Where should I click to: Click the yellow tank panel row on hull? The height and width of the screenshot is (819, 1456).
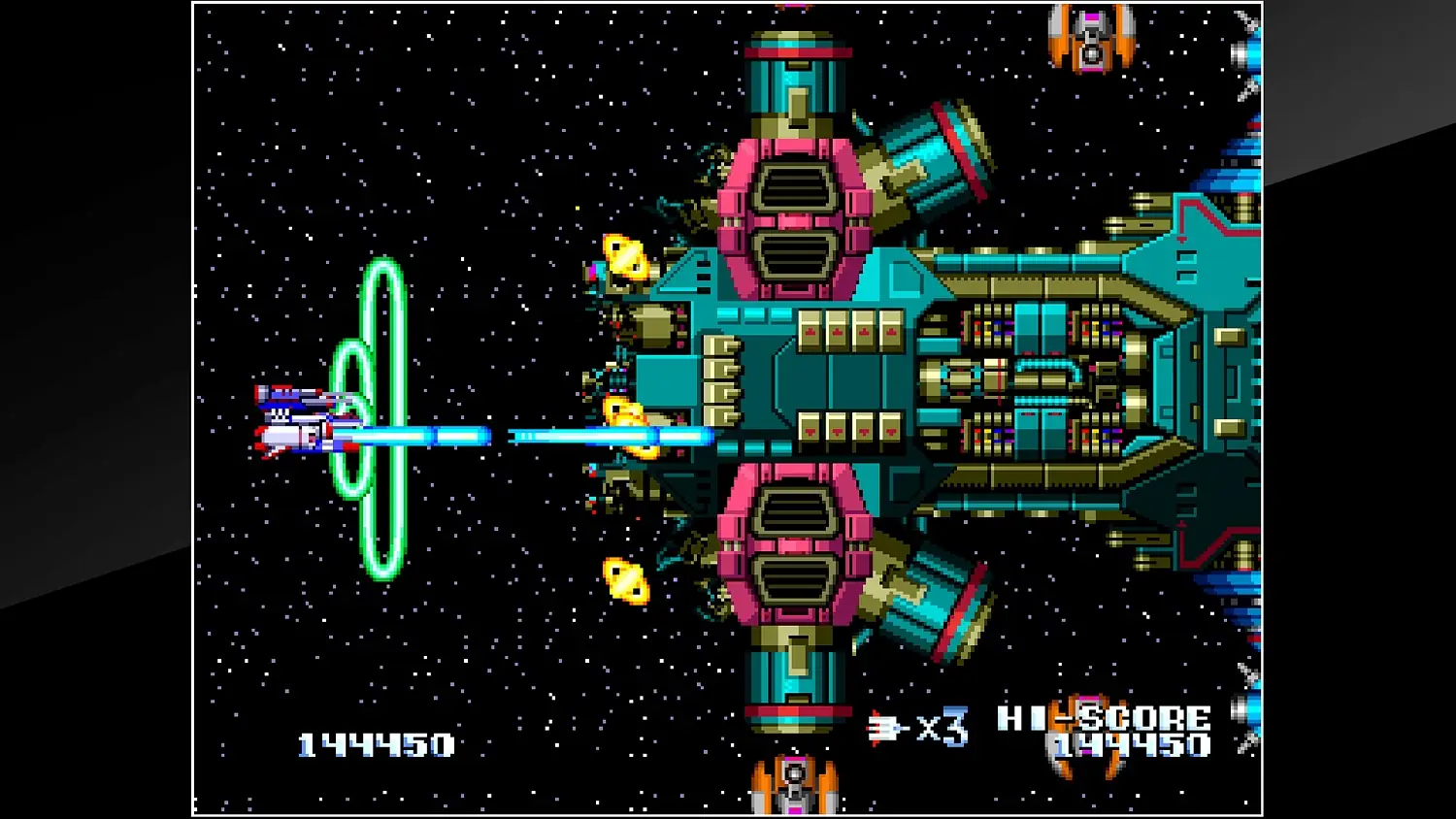coord(849,330)
